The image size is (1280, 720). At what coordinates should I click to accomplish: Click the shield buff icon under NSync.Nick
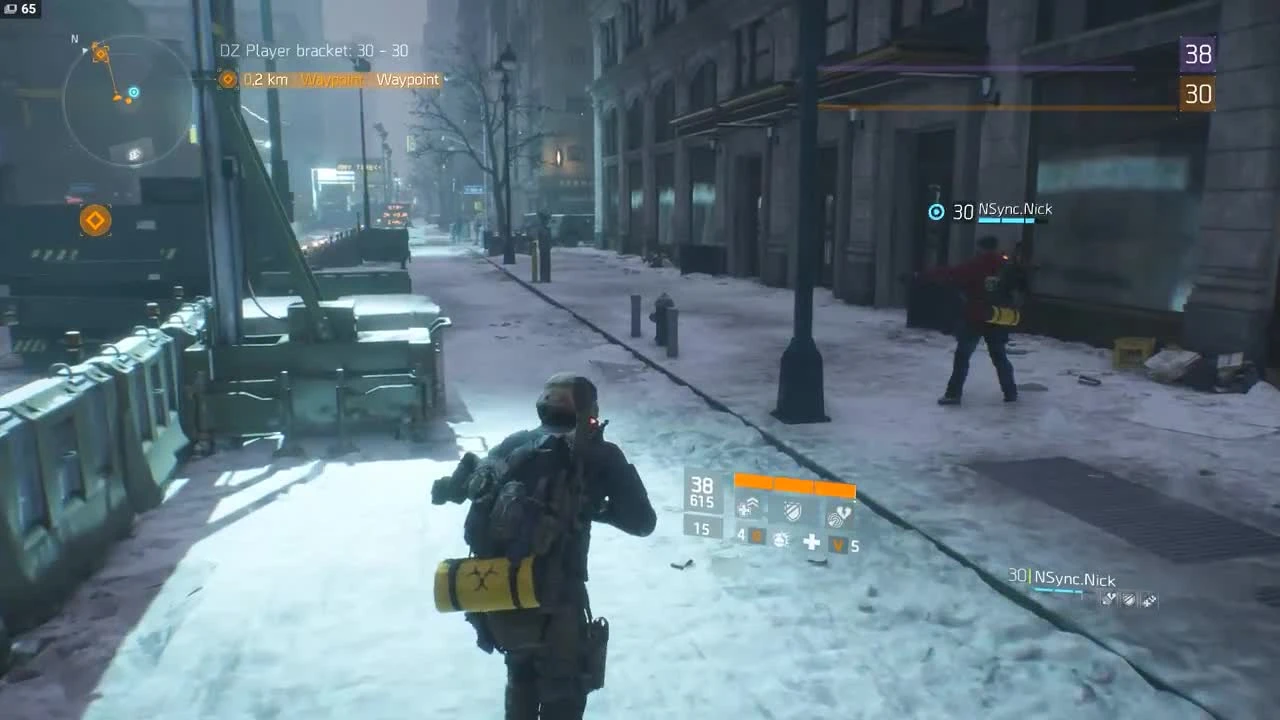pyautogui.click(x=1128, y=600)
